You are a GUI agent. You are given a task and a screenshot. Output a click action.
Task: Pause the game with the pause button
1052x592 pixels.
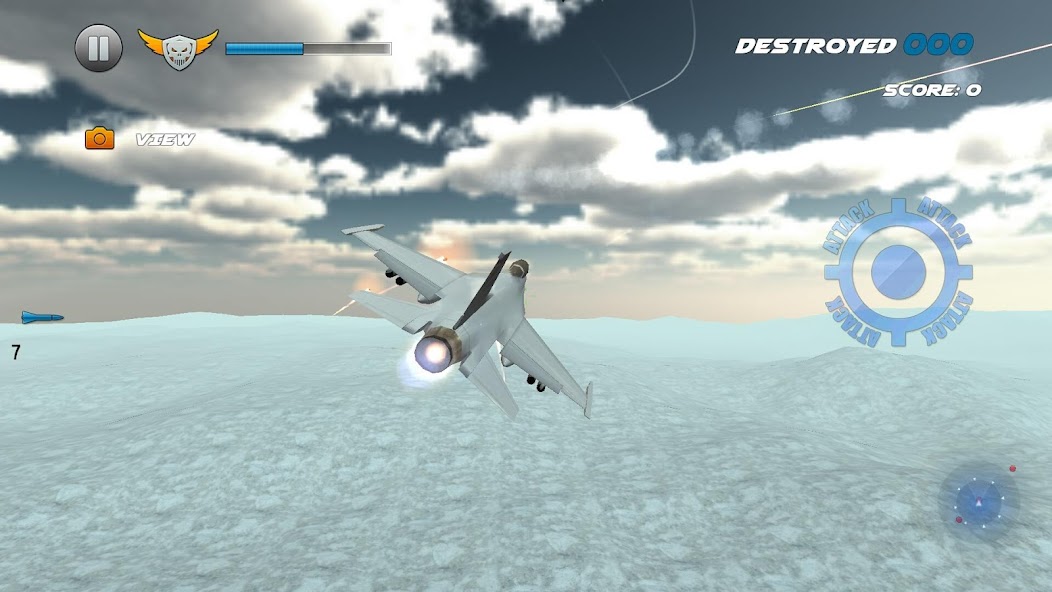[99, 48]
